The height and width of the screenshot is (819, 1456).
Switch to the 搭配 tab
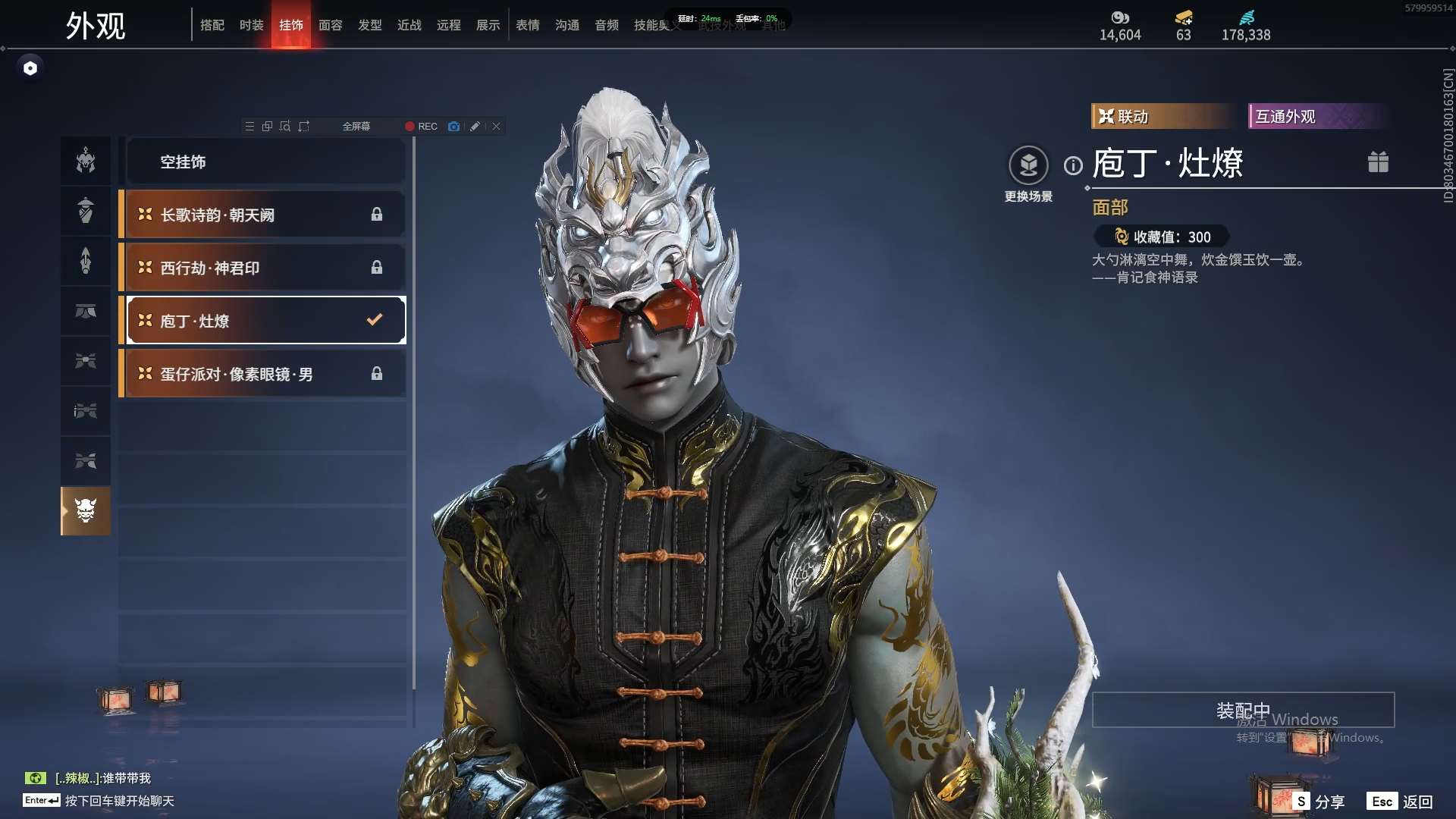[x=212, y=25]
